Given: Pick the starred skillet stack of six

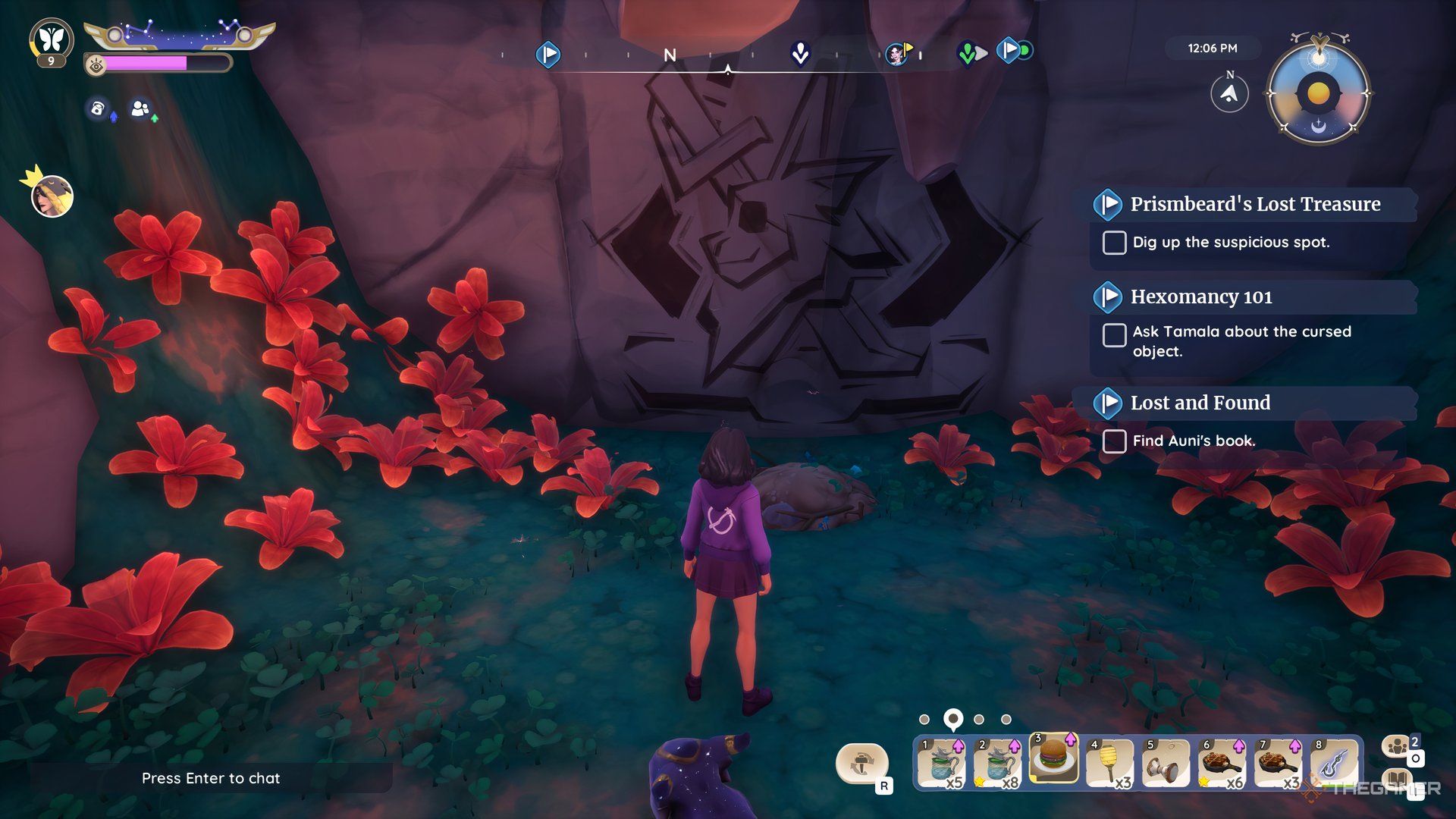Looking at the screenshot, I should point(1221,764).
